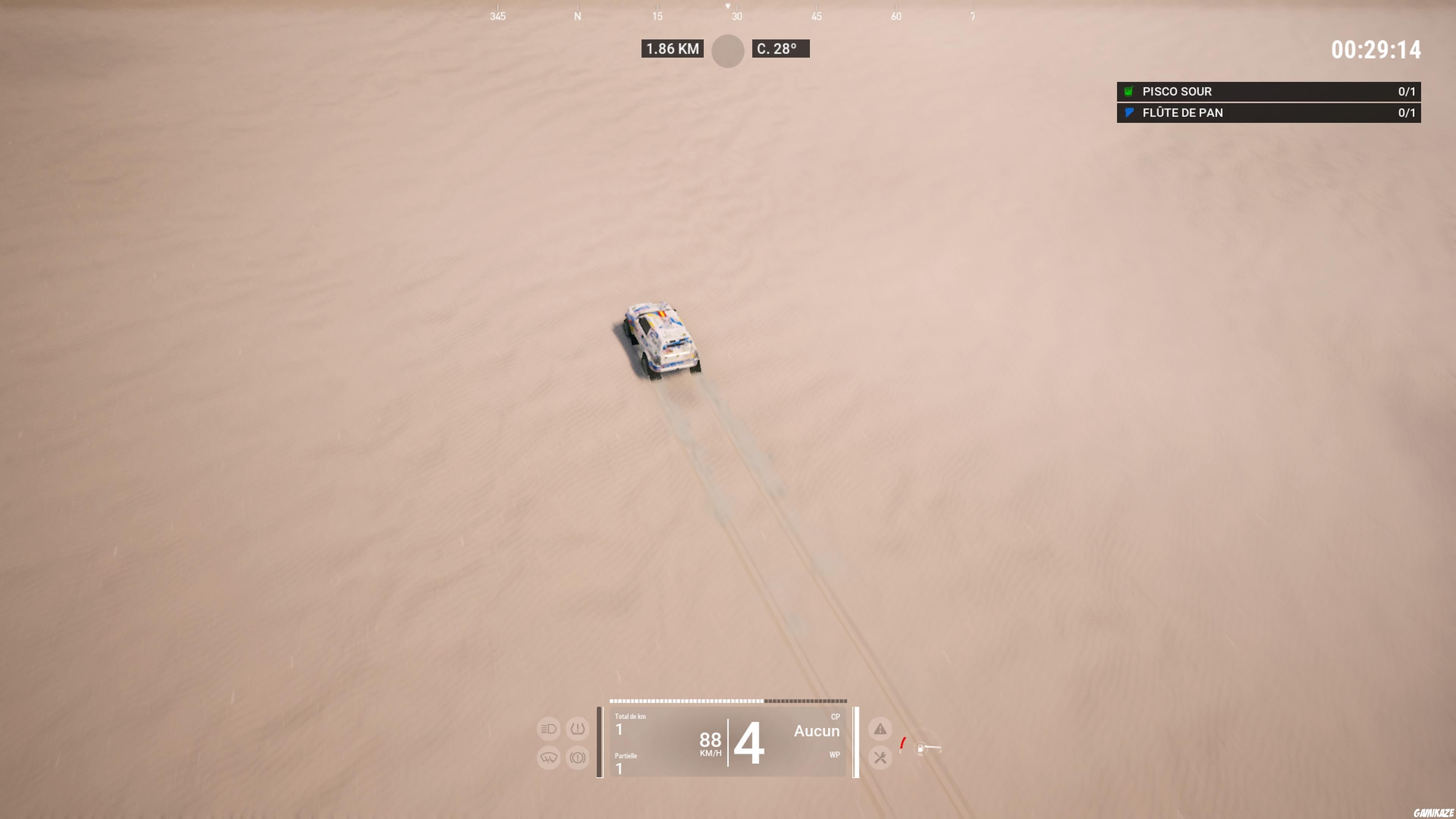Viewport: 1456px width, 819px height.
Task: Click the 00:29:14 race timer
Action: point(1376,50)
